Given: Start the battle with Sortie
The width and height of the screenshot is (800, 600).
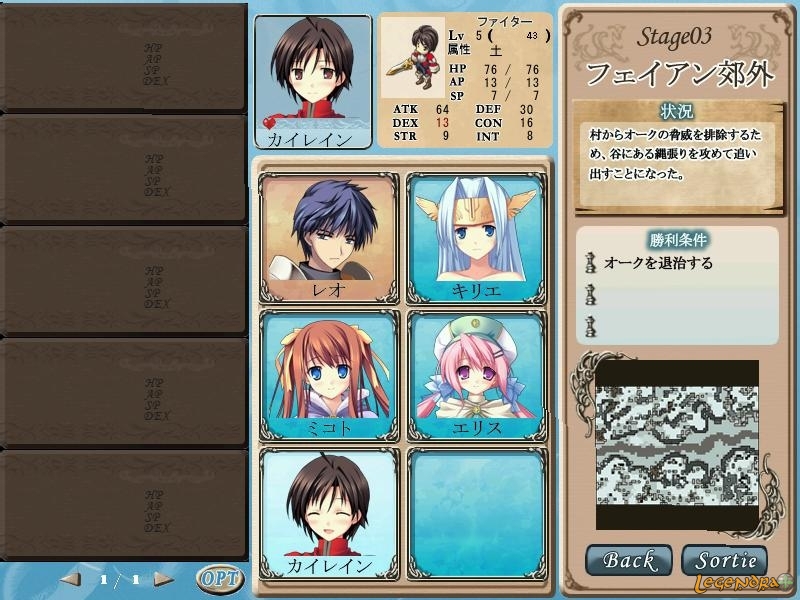Looking at the screenshot, I should (x=724, y=561).
